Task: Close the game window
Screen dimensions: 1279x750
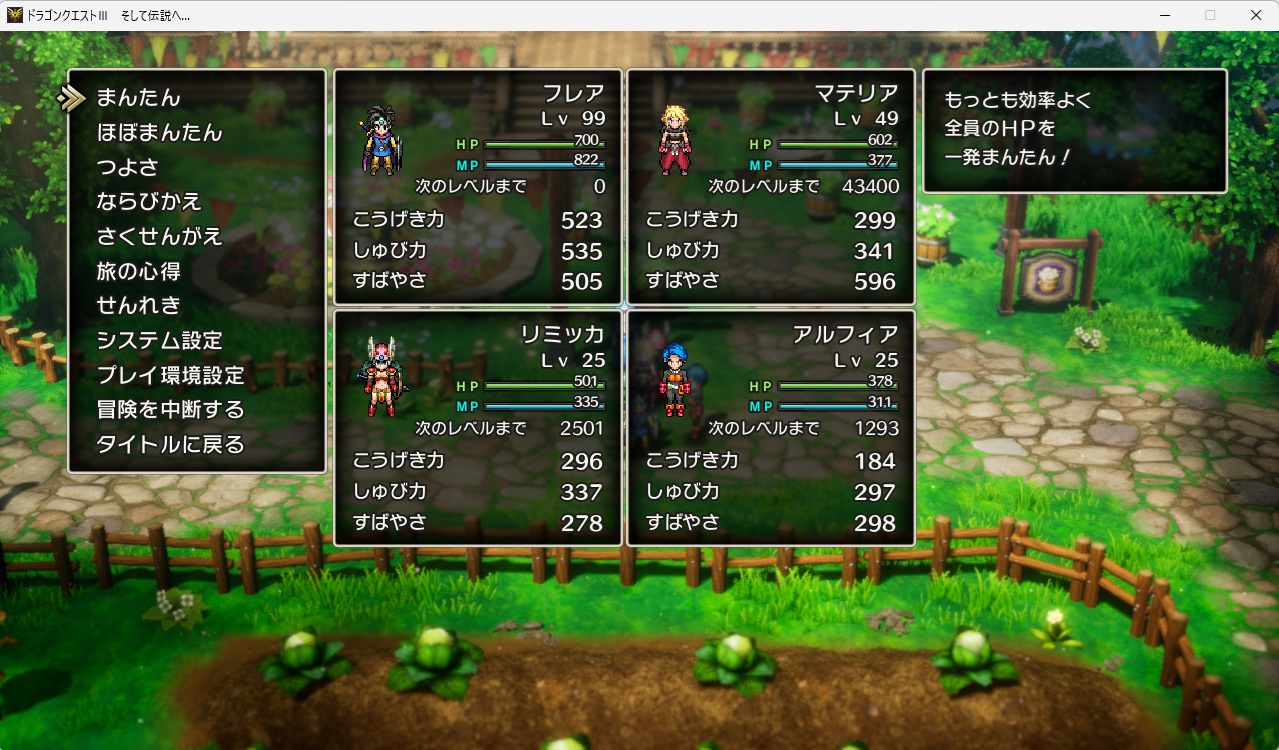Action: click(1255, 15)
